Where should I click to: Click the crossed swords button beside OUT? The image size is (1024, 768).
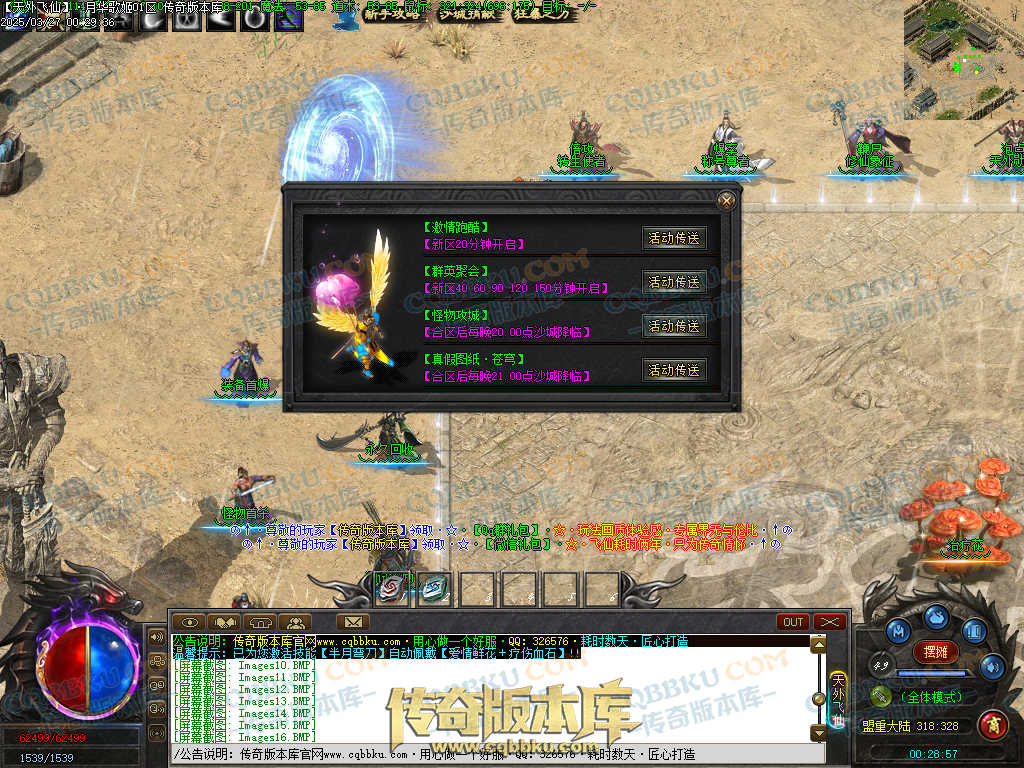(830, 622)
